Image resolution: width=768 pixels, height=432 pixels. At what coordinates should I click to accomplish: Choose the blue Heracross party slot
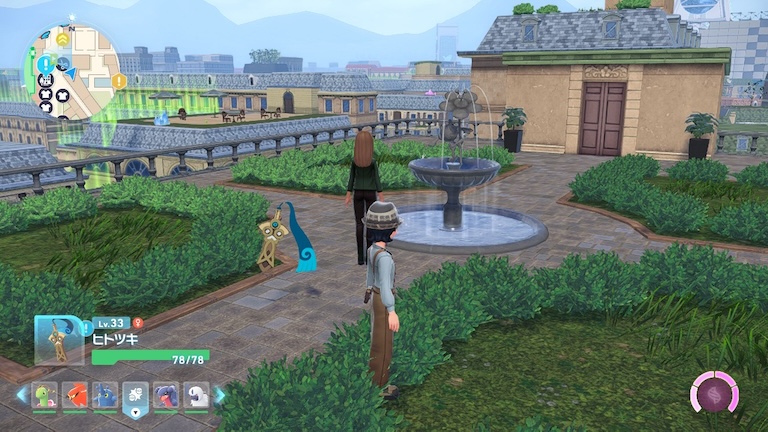point(105,396)
